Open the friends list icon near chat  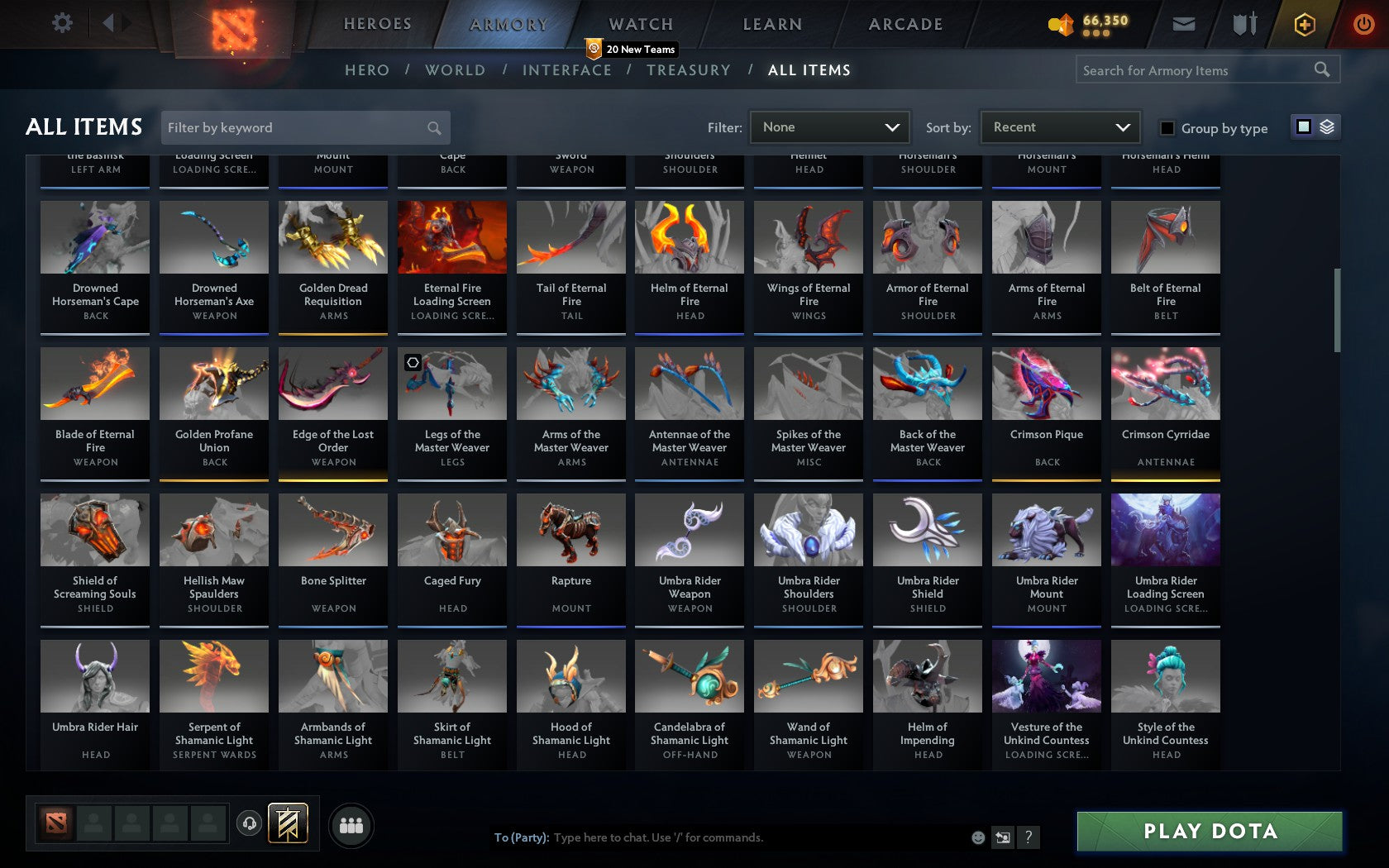tap(351, 824)
